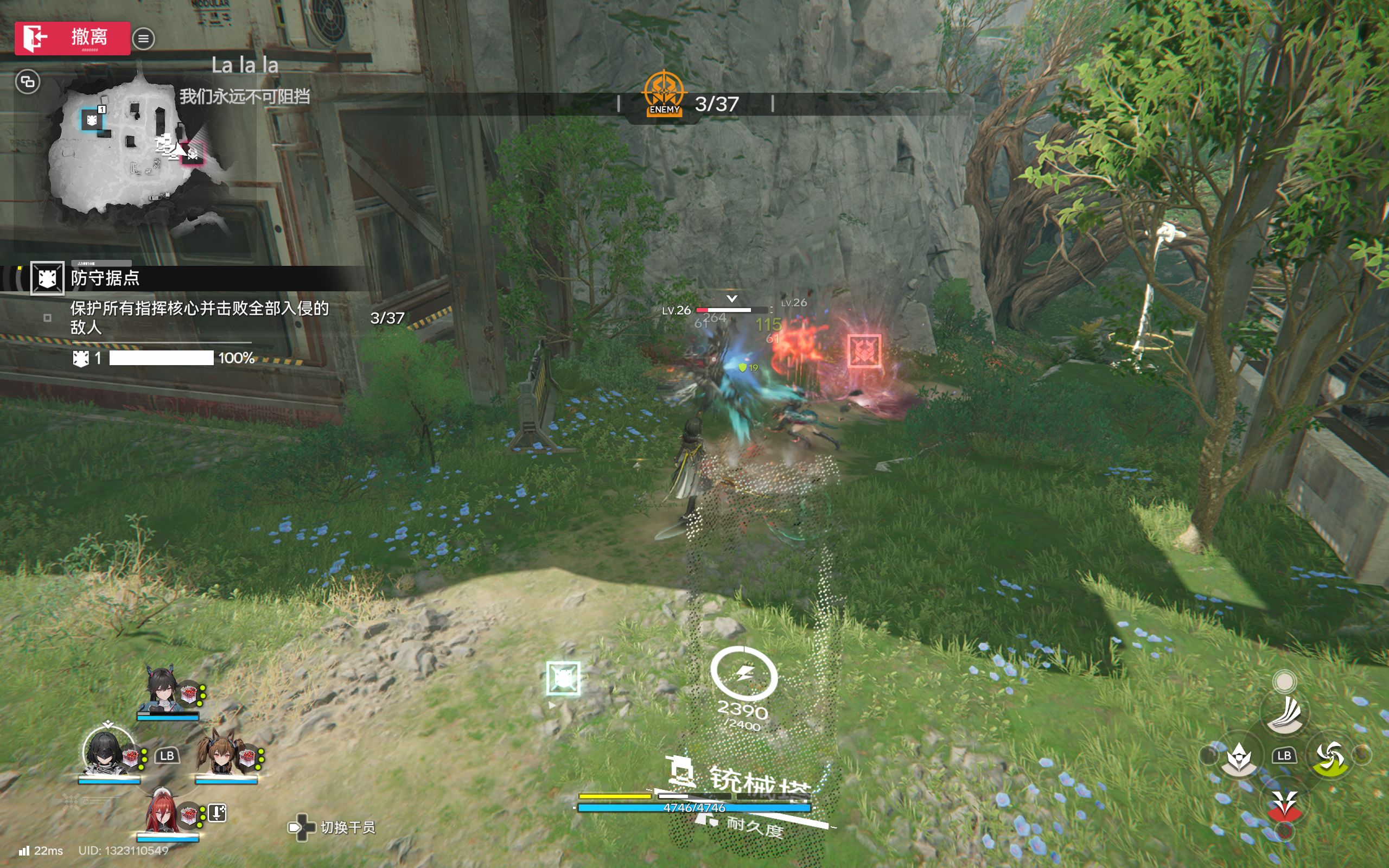The image size is (1389, 868).
Task: Activate the red V-shaped skill icon
Action: (x=1284, y=803)
